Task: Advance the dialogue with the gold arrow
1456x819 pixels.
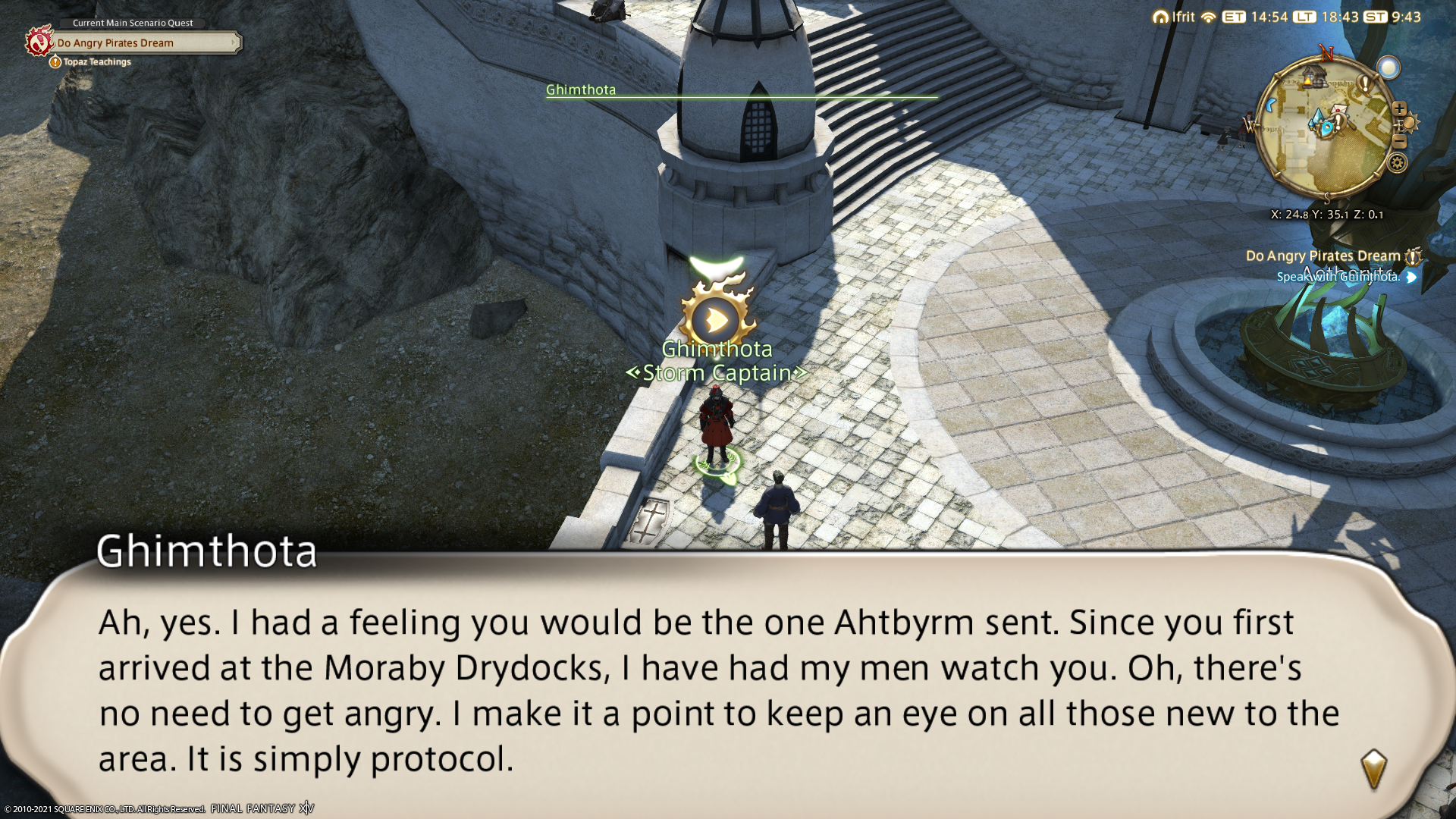Action: (x=1373, y=769)
